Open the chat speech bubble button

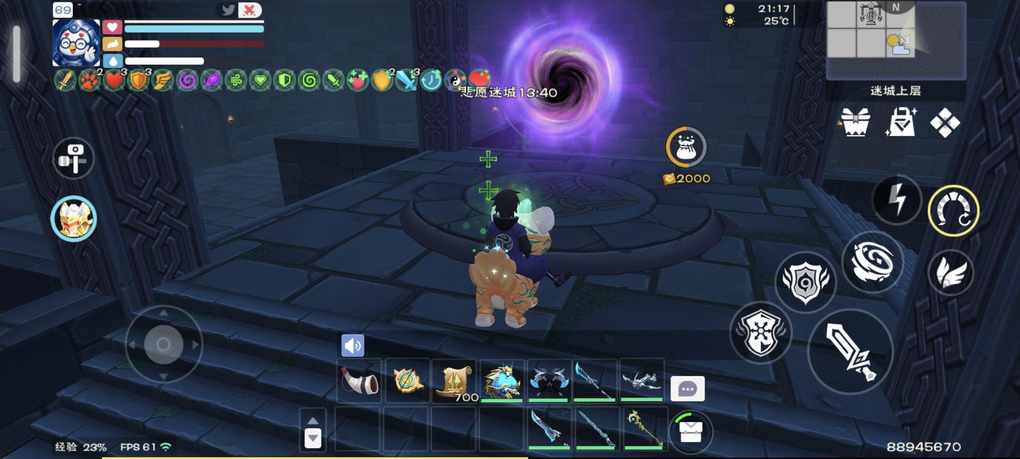click(x=687, y=389)
